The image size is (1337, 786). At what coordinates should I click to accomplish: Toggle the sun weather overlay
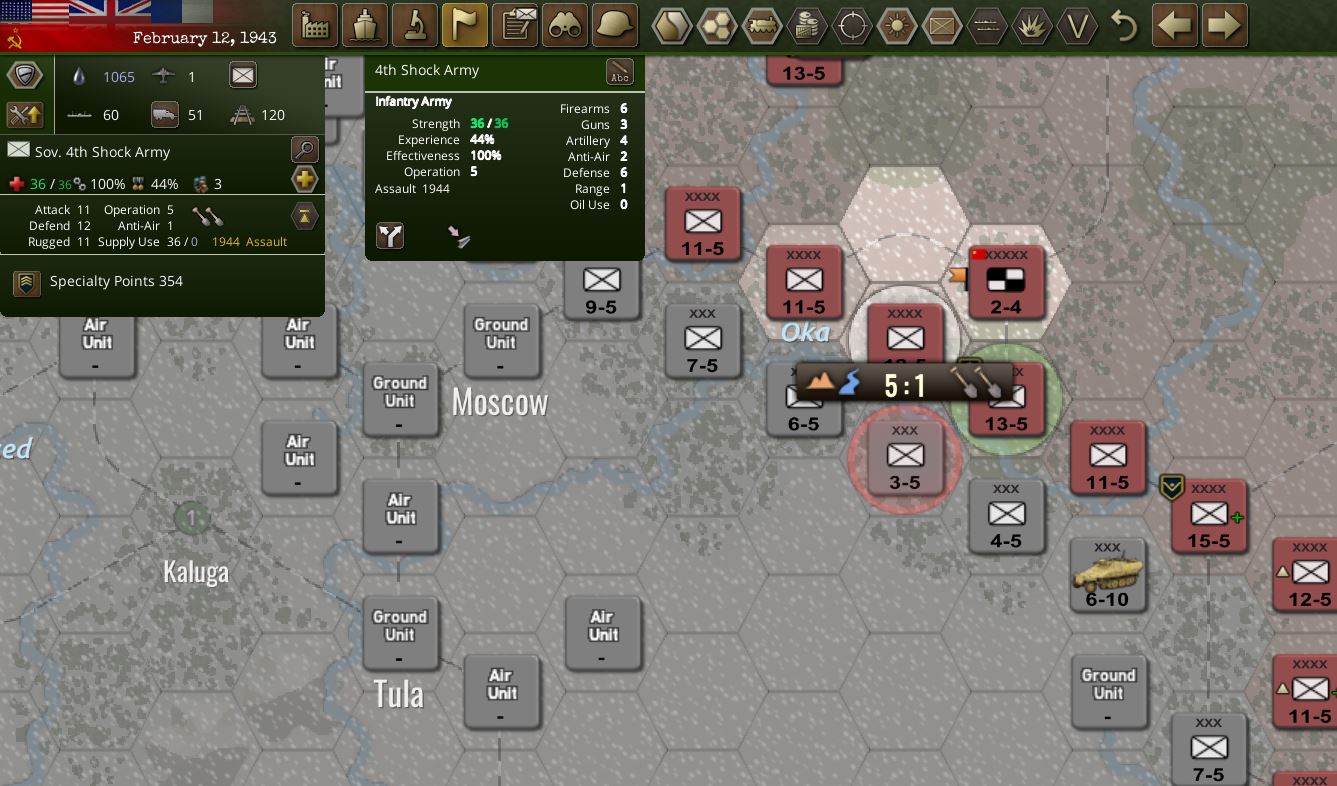point(897,26)
